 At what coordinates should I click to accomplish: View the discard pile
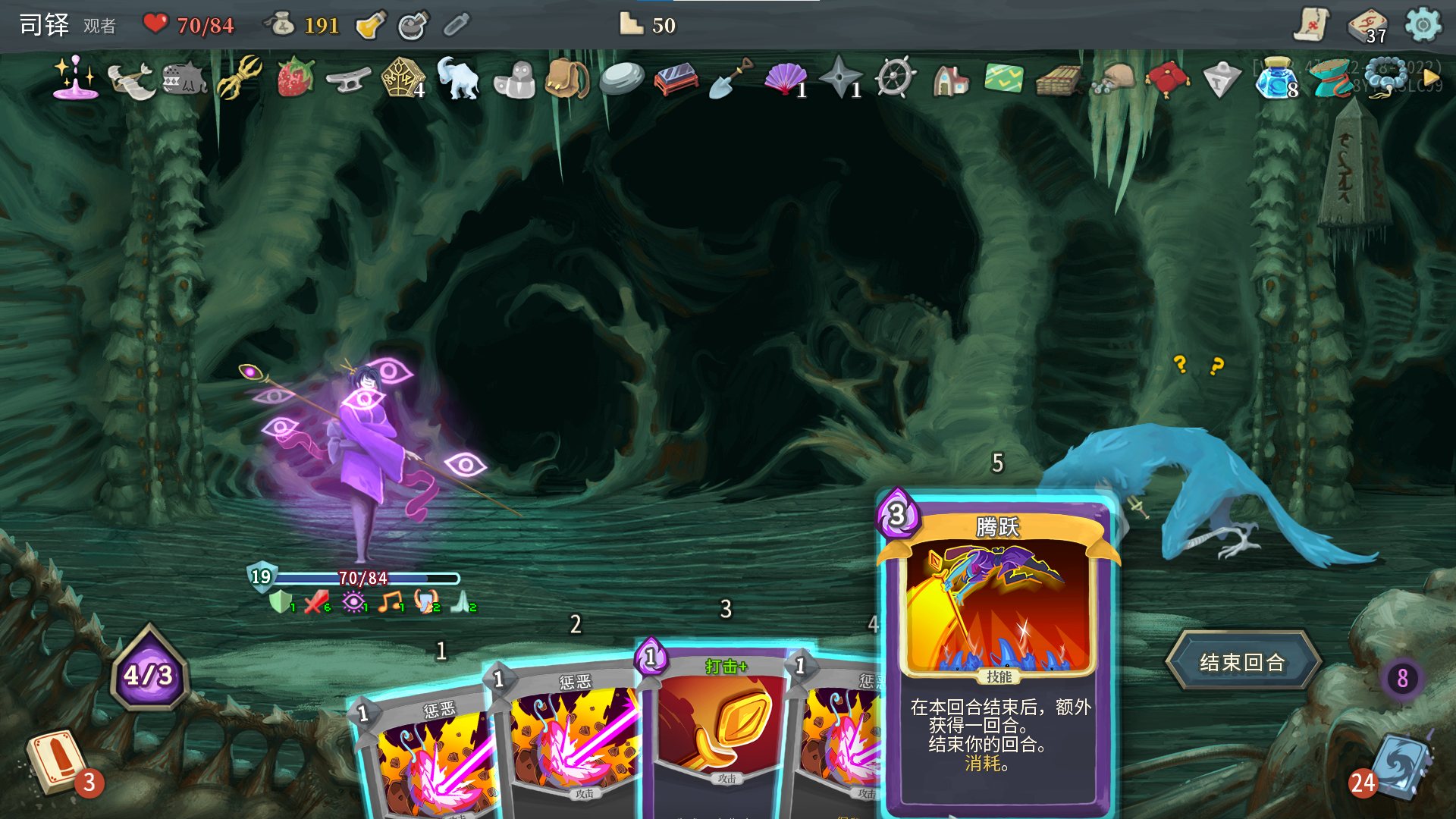coord(1398,766)
